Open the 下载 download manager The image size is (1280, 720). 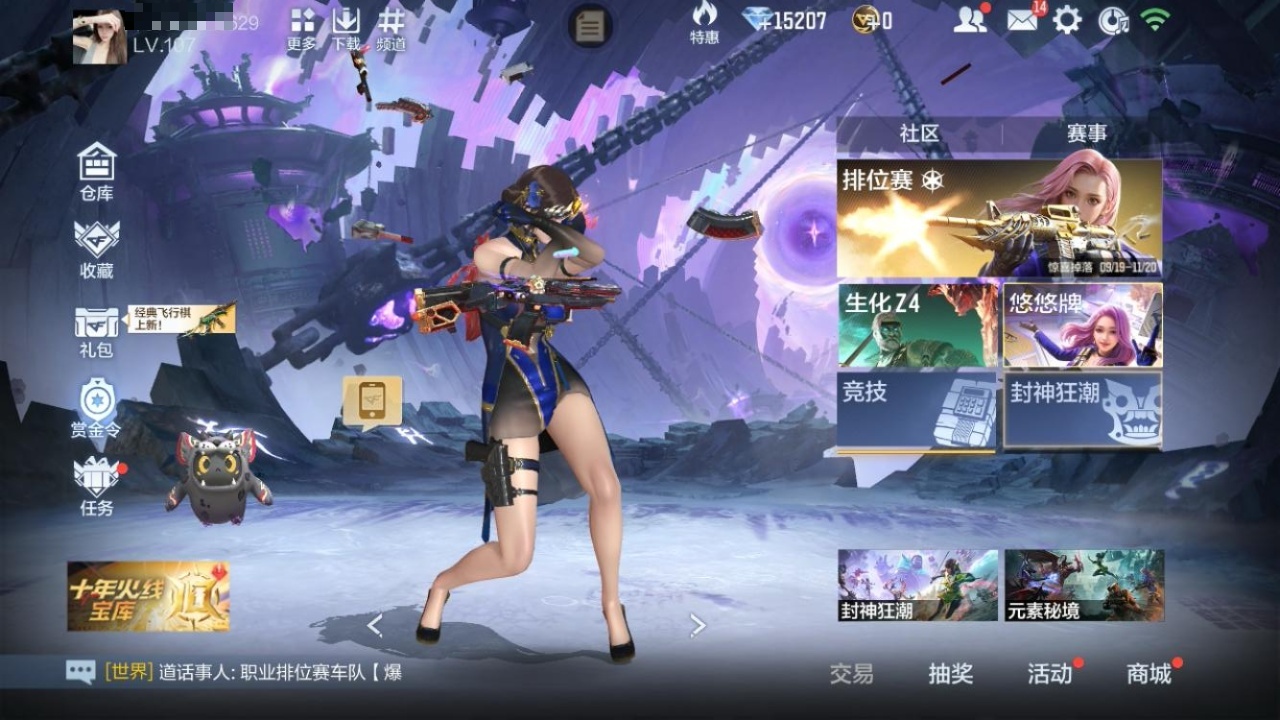tap(346, 29)
